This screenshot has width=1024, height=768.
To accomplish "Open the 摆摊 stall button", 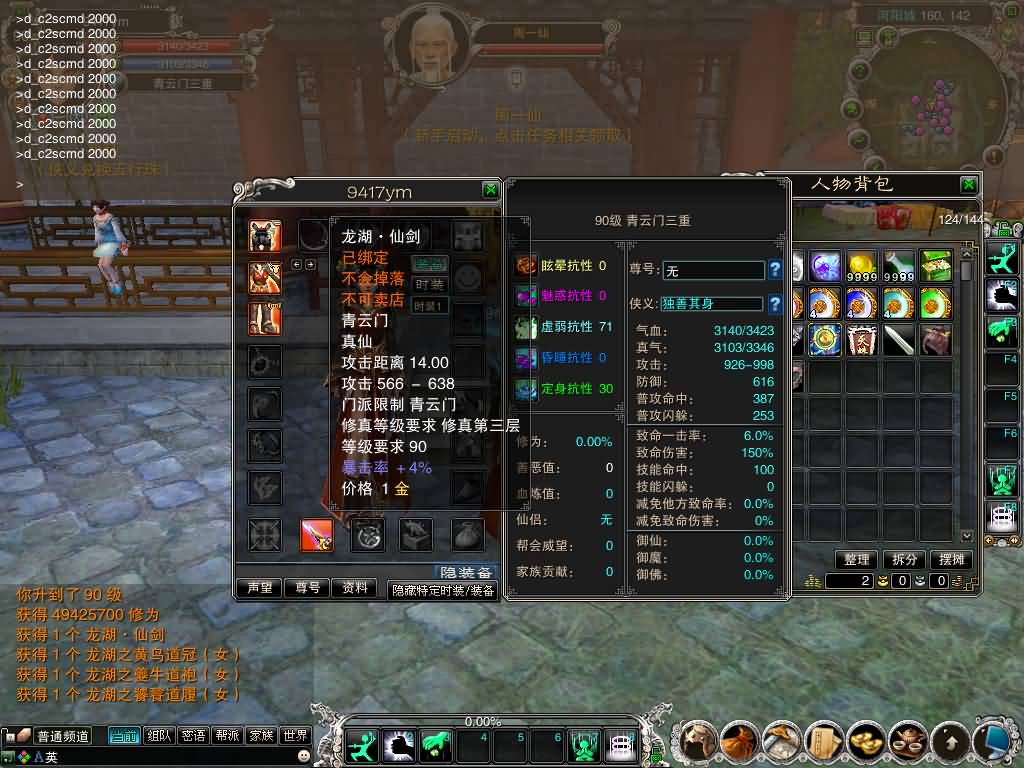I will (952, 560).
